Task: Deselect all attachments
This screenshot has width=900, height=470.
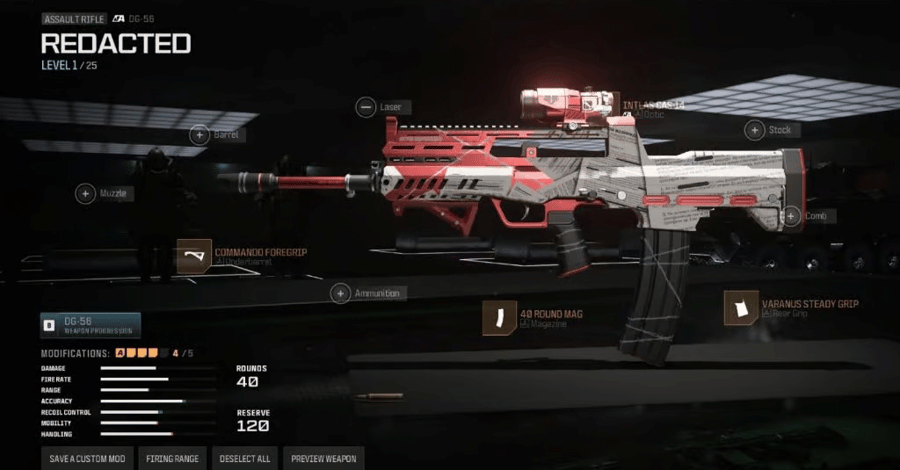Action: pyautogui.click(x=244, y=459)
